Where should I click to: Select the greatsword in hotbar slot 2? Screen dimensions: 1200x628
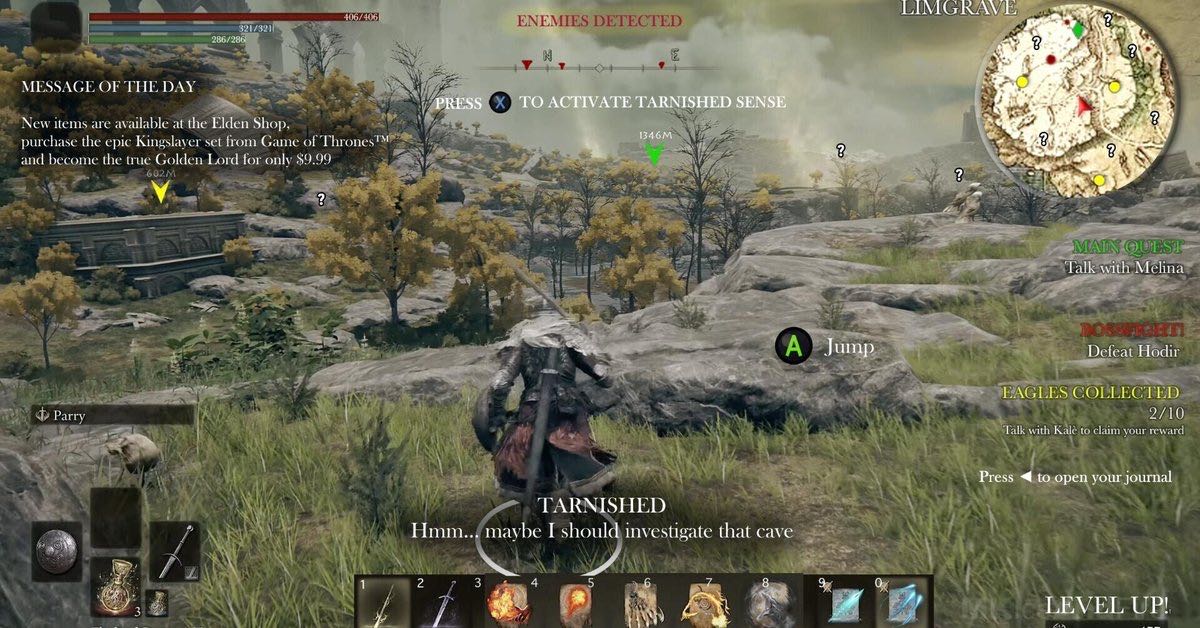pos(440,603)
